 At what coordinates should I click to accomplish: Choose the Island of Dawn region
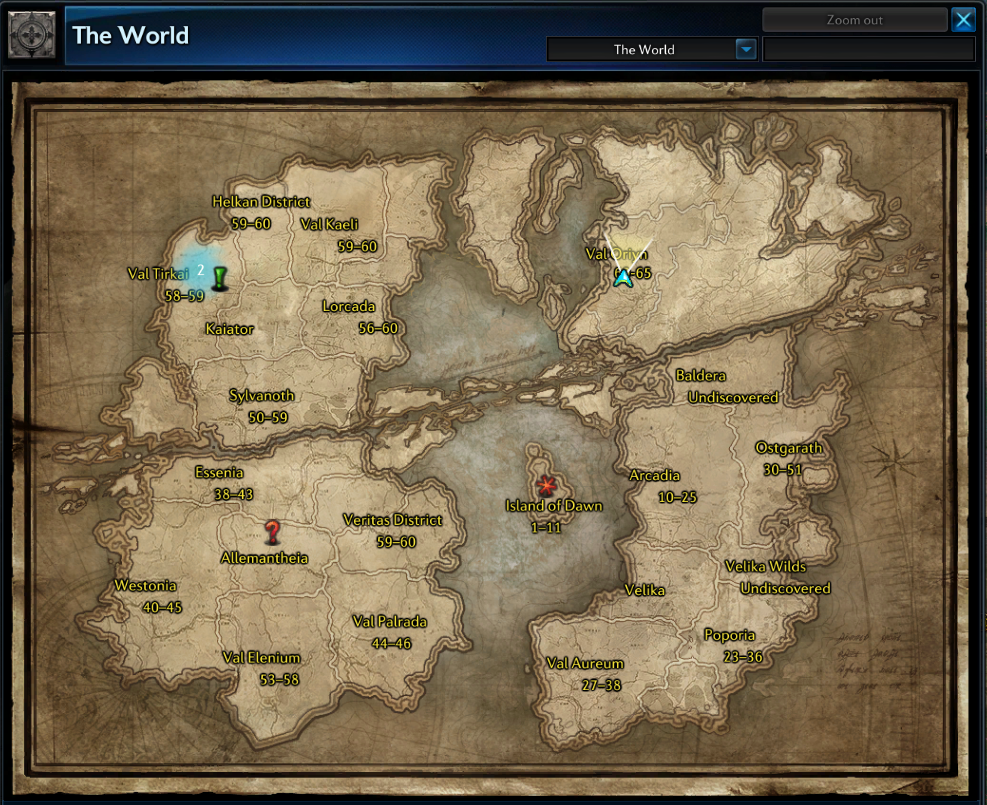pos(553,506)
